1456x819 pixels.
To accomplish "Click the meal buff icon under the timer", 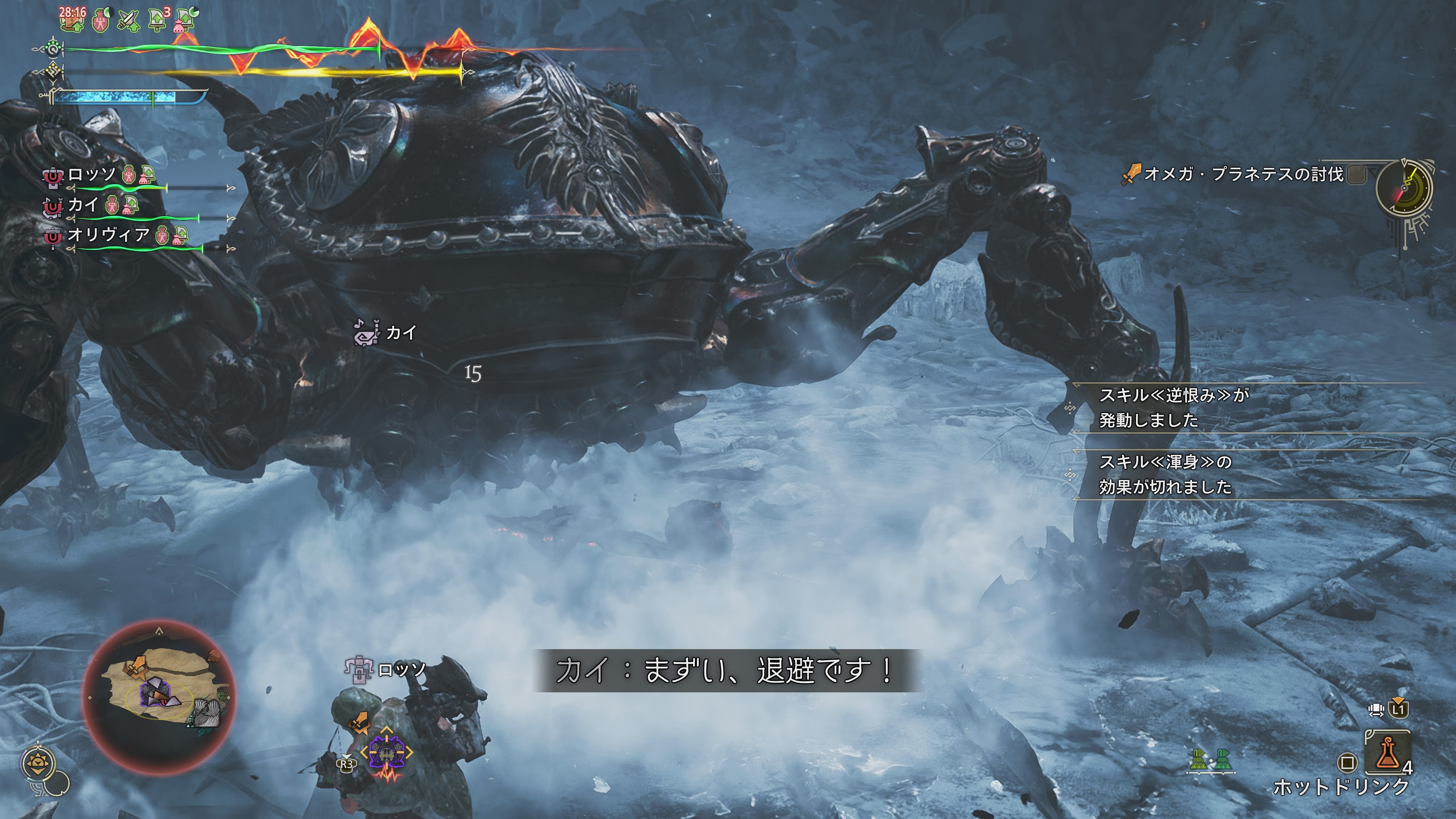I will point(72,23).
